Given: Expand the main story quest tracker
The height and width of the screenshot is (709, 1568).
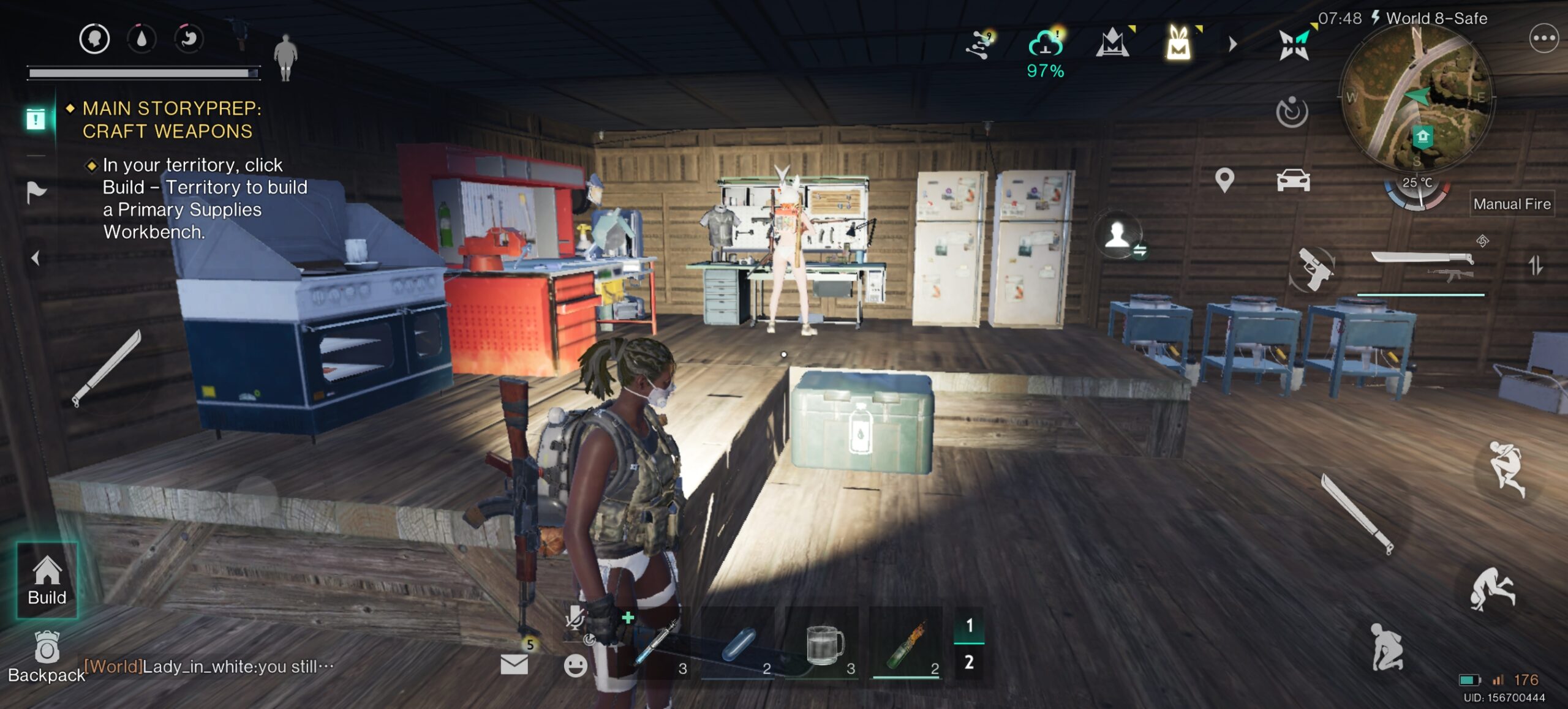Looking at the screenshot, I should click(x=36, y=119).
